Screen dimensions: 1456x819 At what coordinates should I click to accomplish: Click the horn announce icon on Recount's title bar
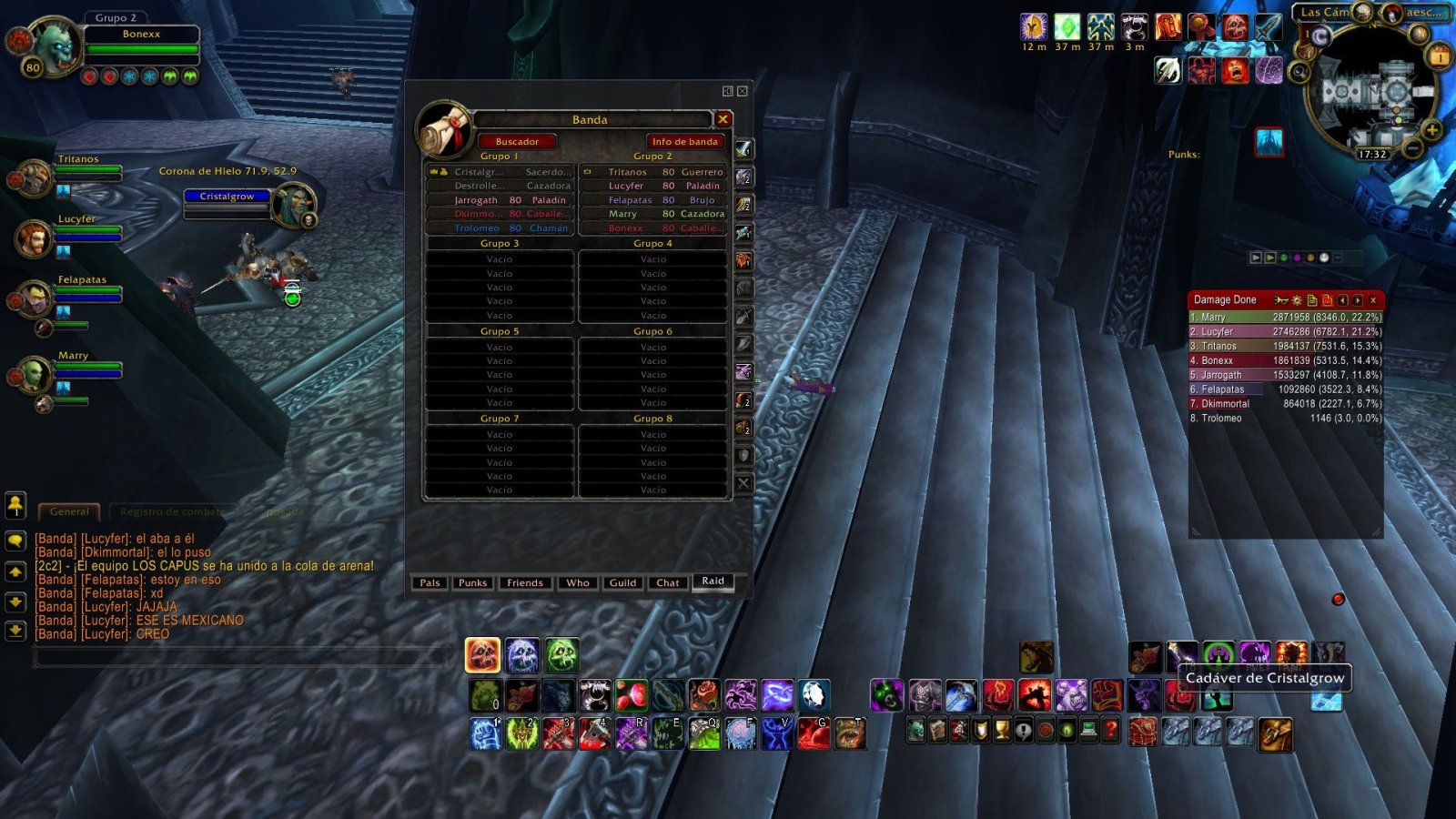point(1281,301)
